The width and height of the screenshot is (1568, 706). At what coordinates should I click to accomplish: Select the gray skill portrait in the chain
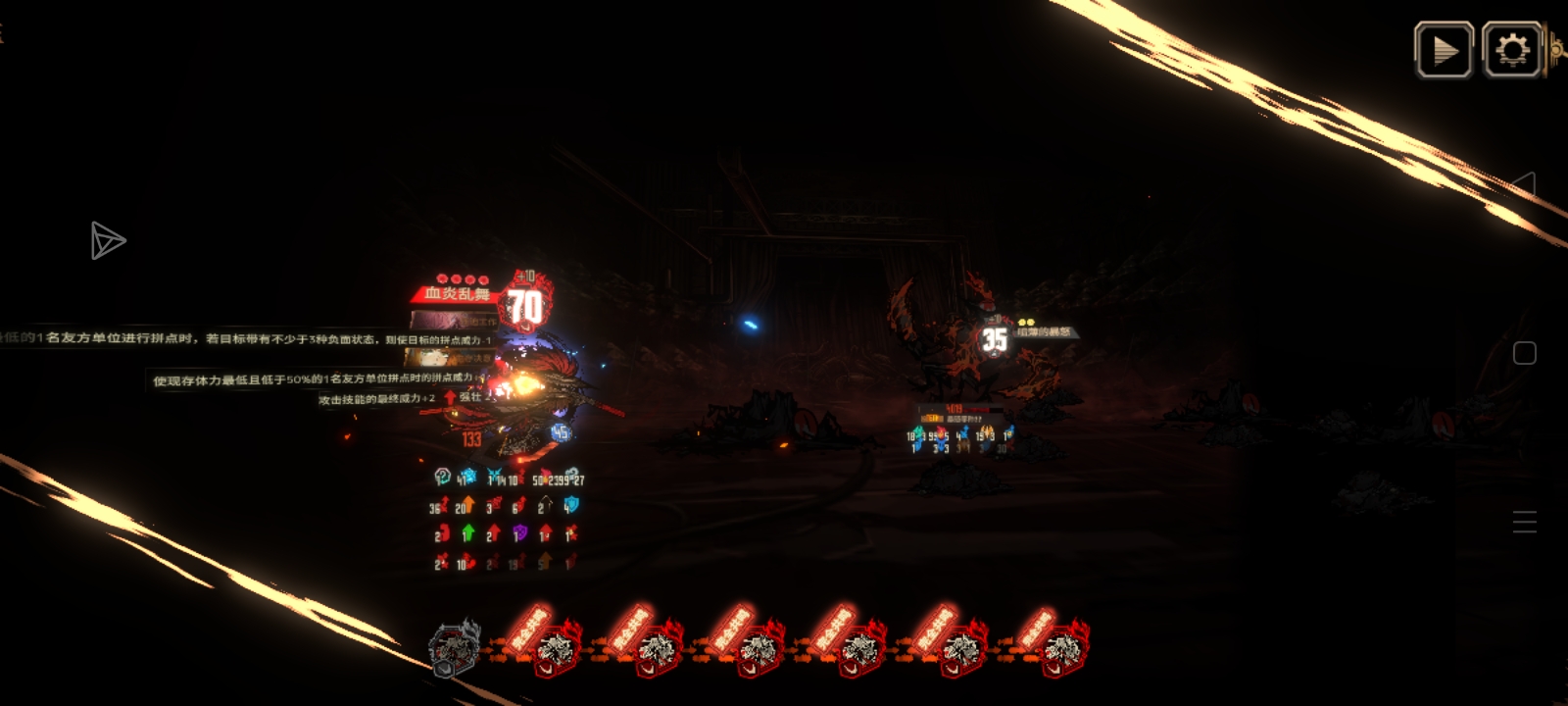(456, 648)
